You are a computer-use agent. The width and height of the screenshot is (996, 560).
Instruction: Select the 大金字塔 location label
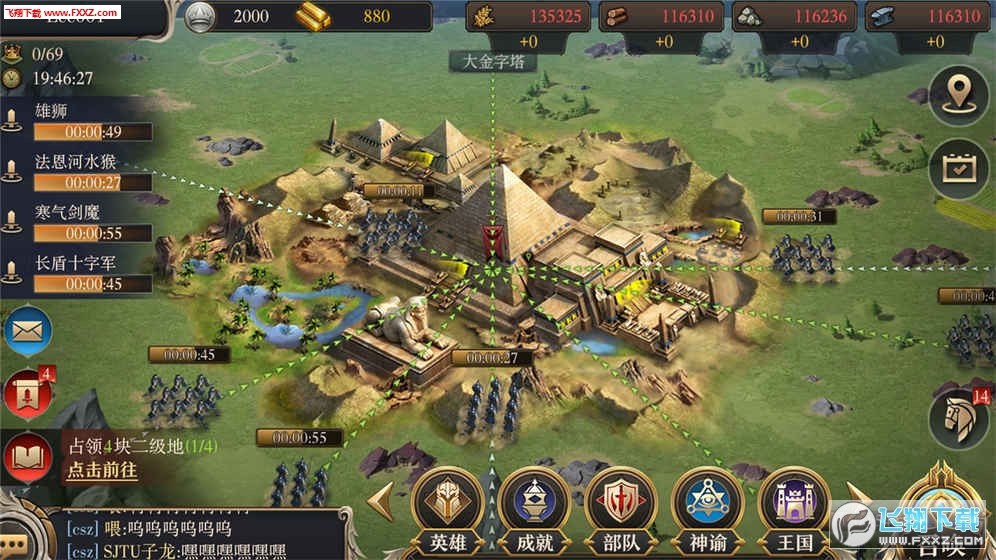click(492, 61)
